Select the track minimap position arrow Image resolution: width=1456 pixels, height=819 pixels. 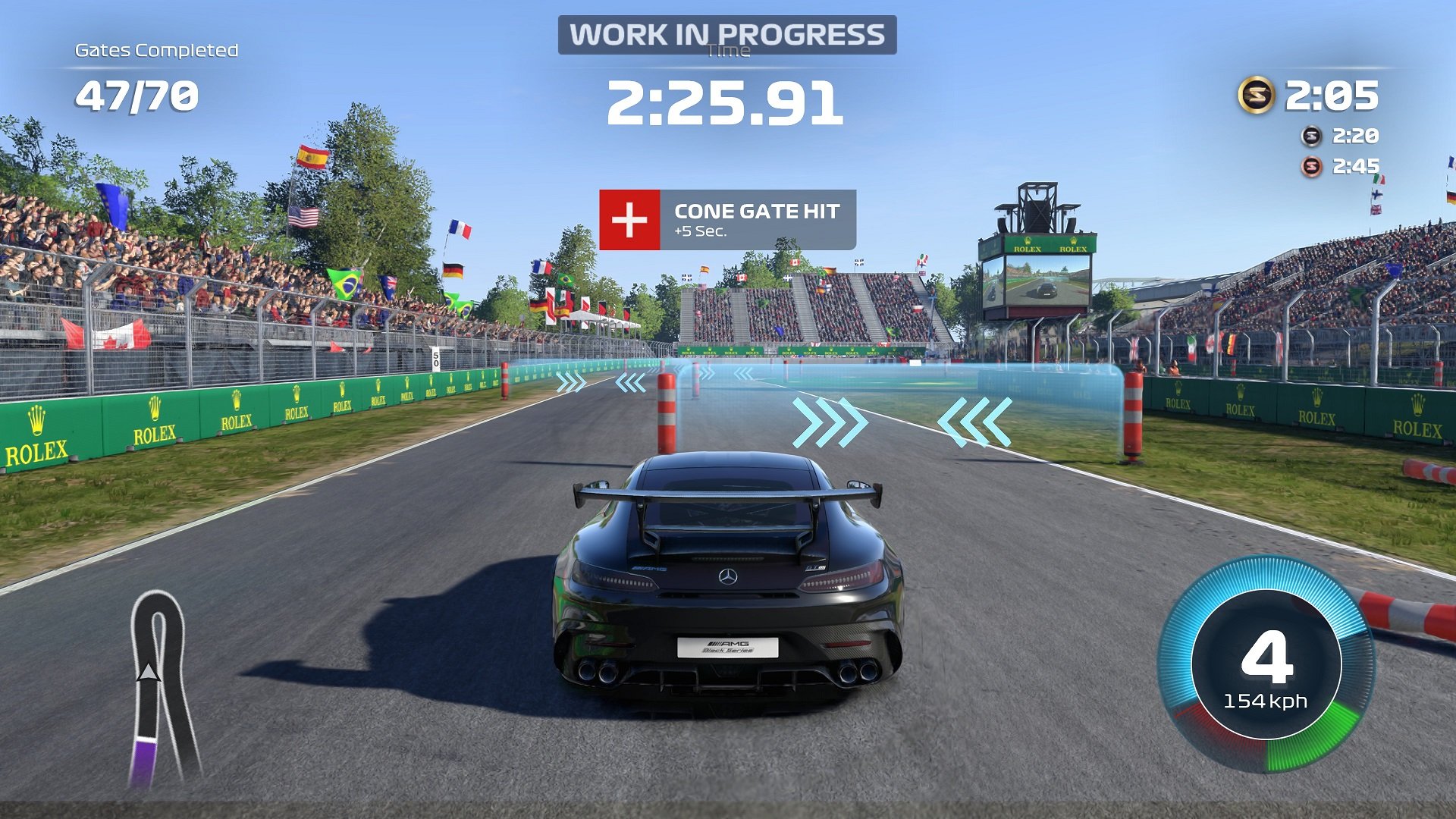pos(149,671)
